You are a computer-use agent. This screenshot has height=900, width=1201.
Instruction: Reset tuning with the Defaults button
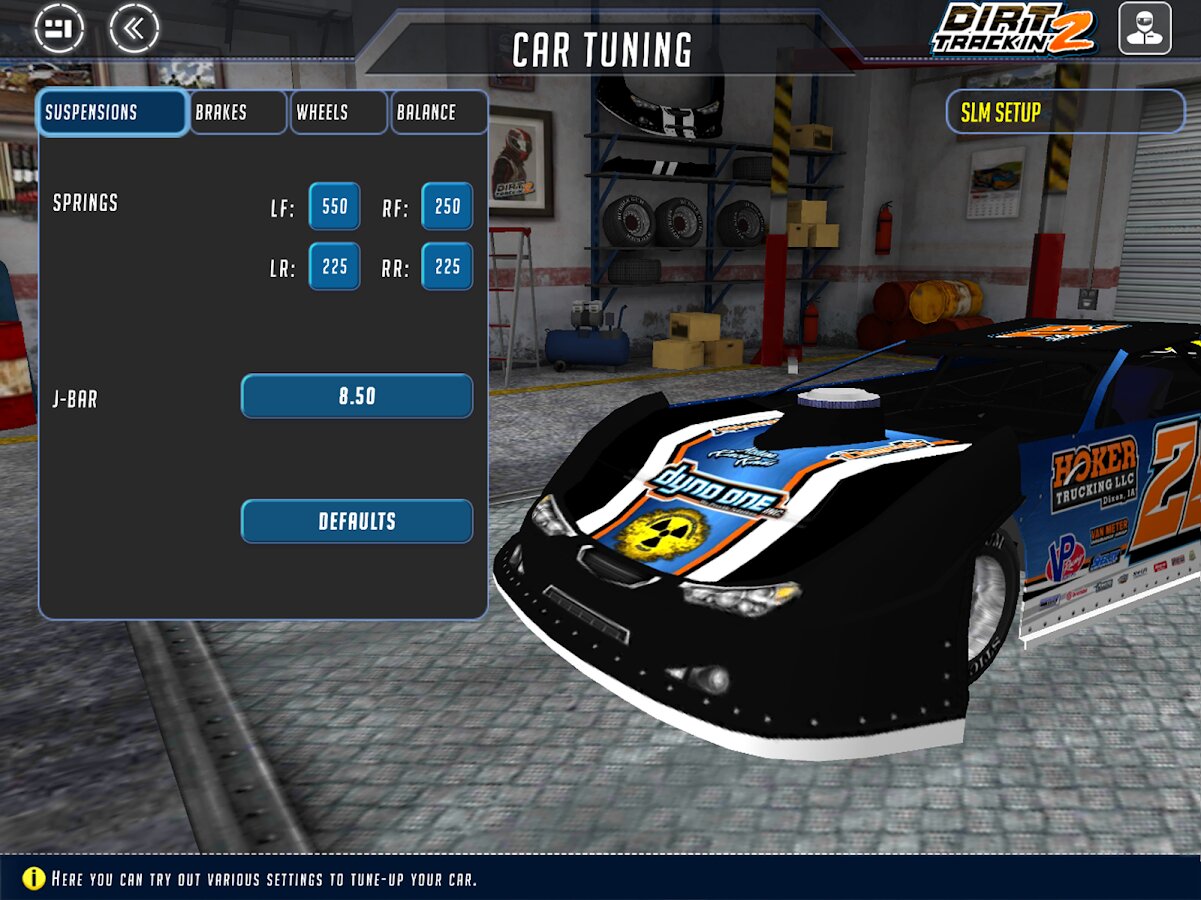click(357, 521)
